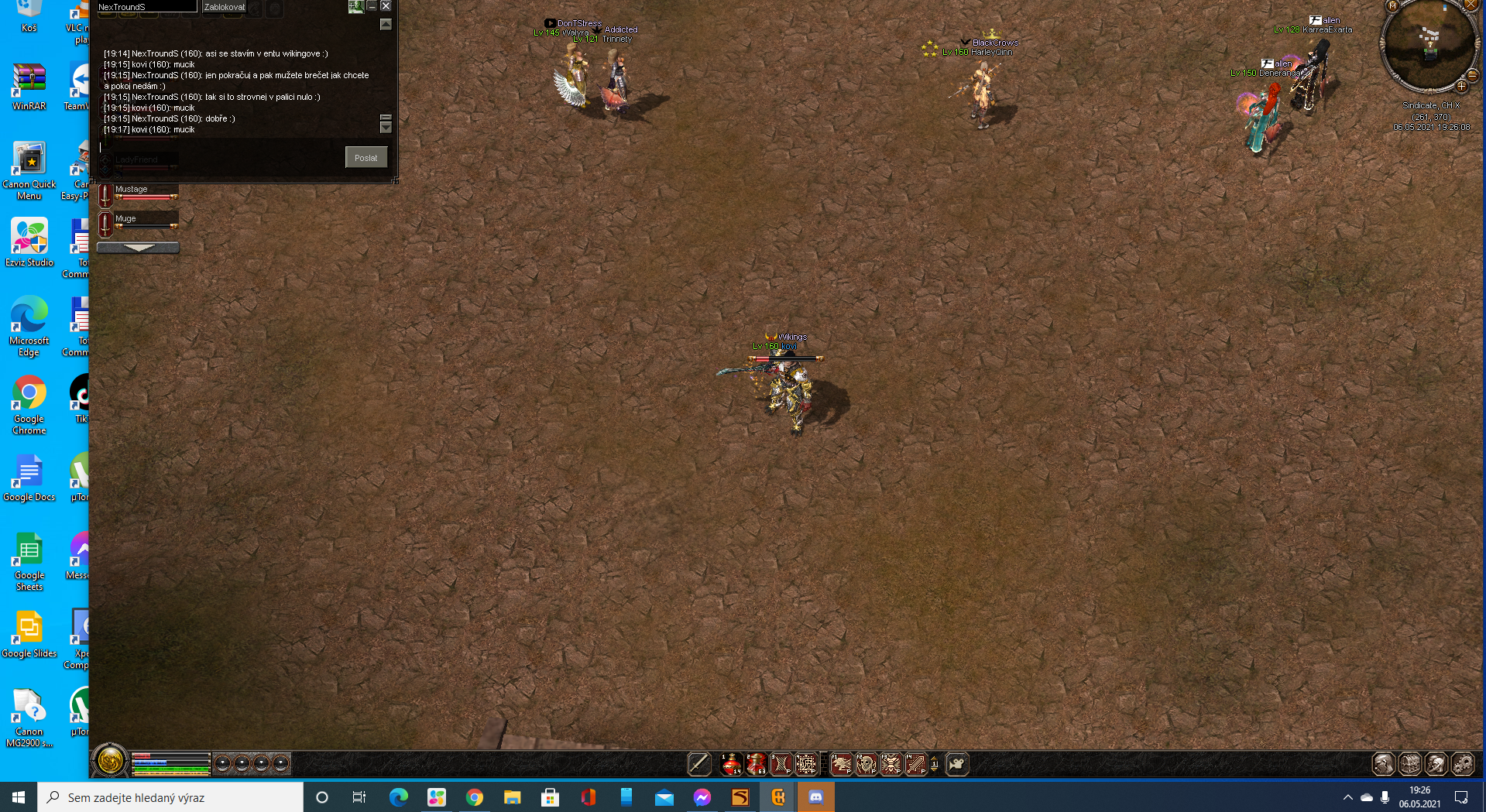Send the whisper with the Poslat button
This screenshot has height=812, width=1486.
click(365, 158)
